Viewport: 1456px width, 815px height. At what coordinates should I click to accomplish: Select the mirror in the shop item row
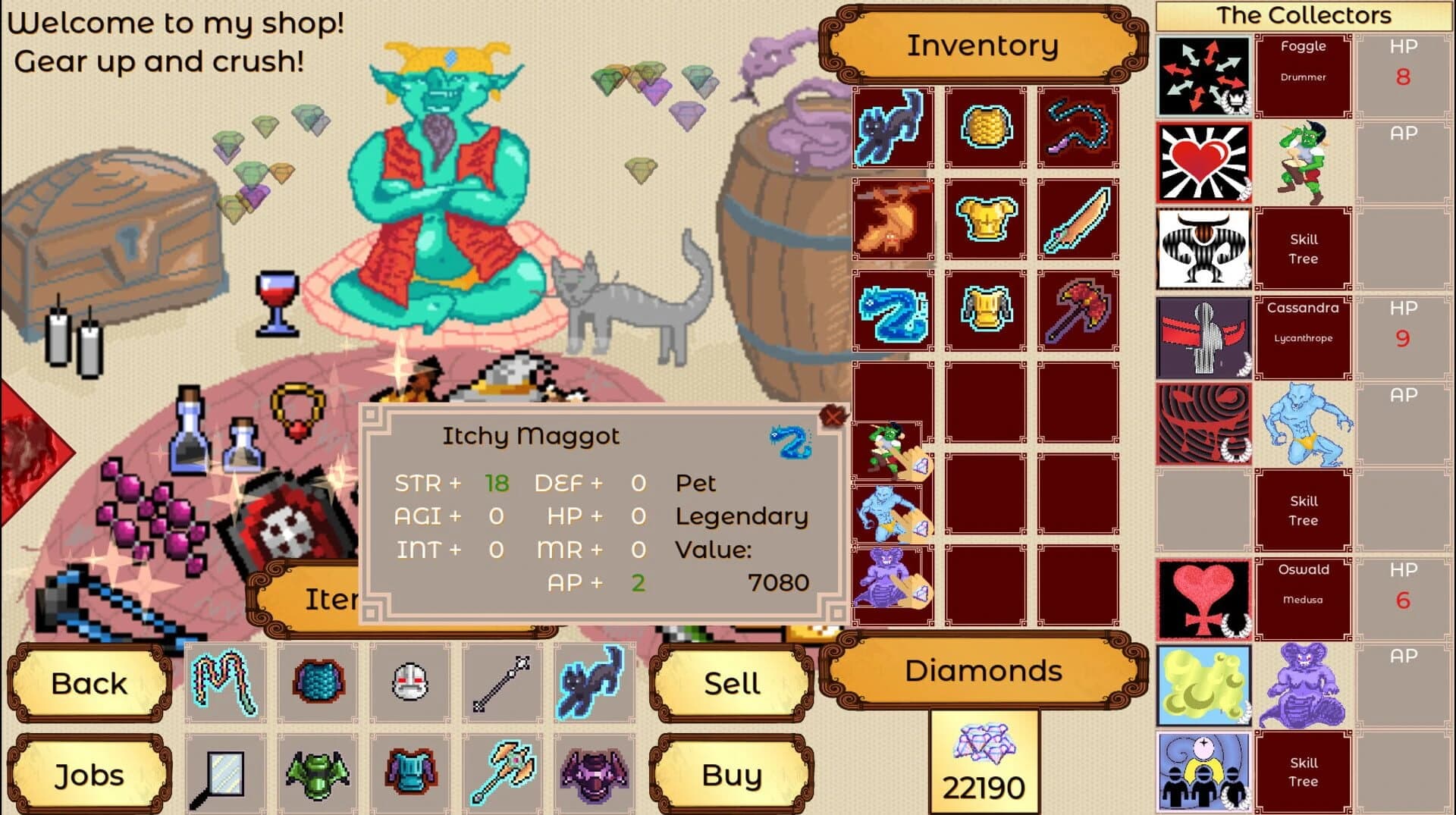pos(224,773)
